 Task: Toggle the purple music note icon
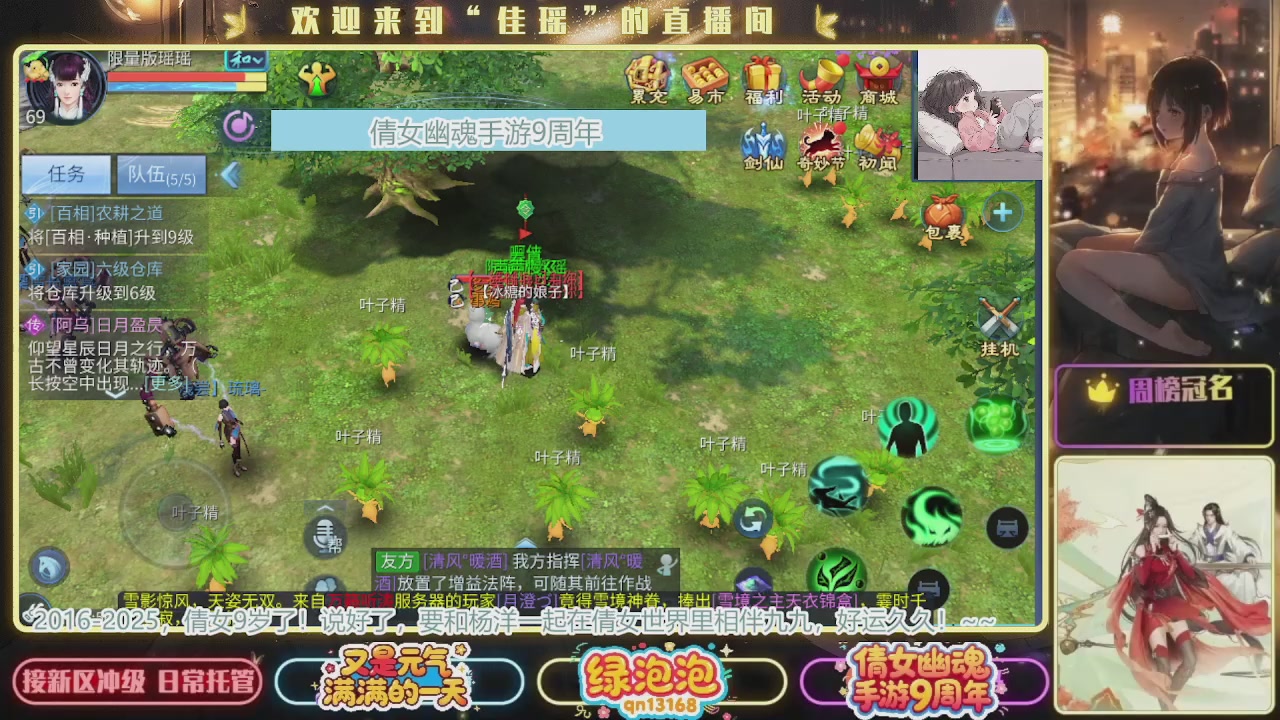click(x=237, y=127)
